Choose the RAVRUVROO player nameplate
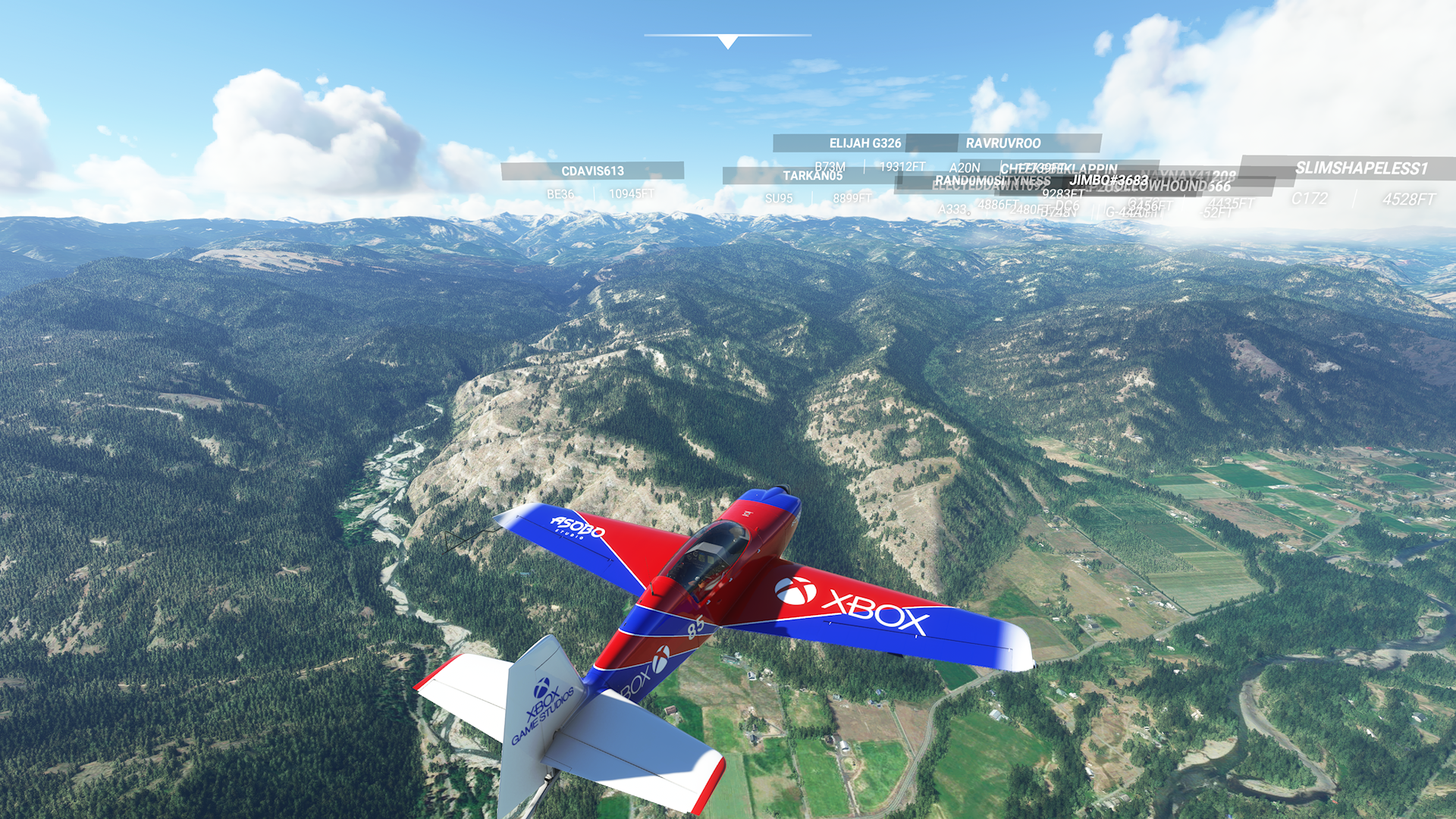This screenshot has width=1456, height=819. [1003, 143]
